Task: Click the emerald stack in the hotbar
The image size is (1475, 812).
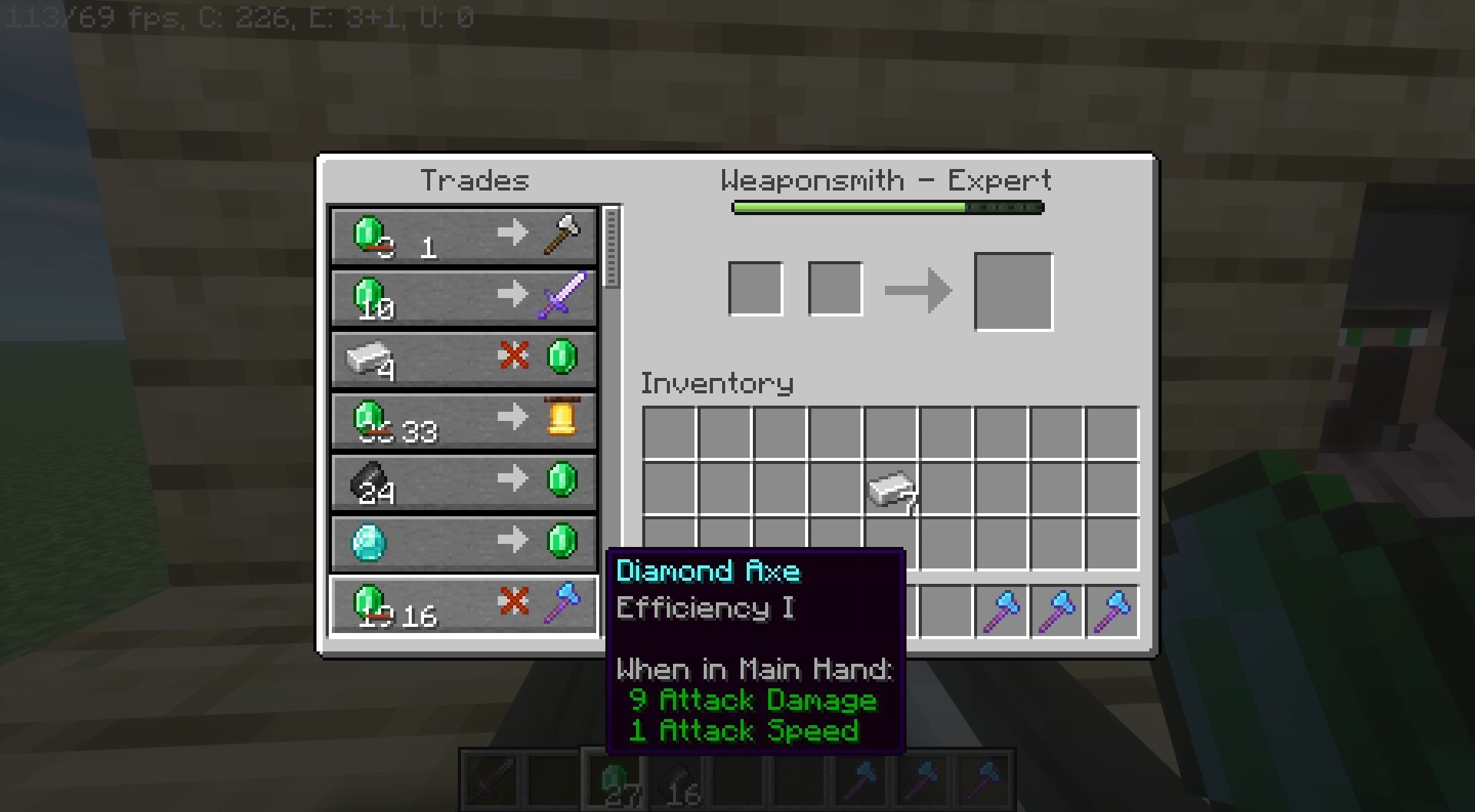Action: coord(616,781)
